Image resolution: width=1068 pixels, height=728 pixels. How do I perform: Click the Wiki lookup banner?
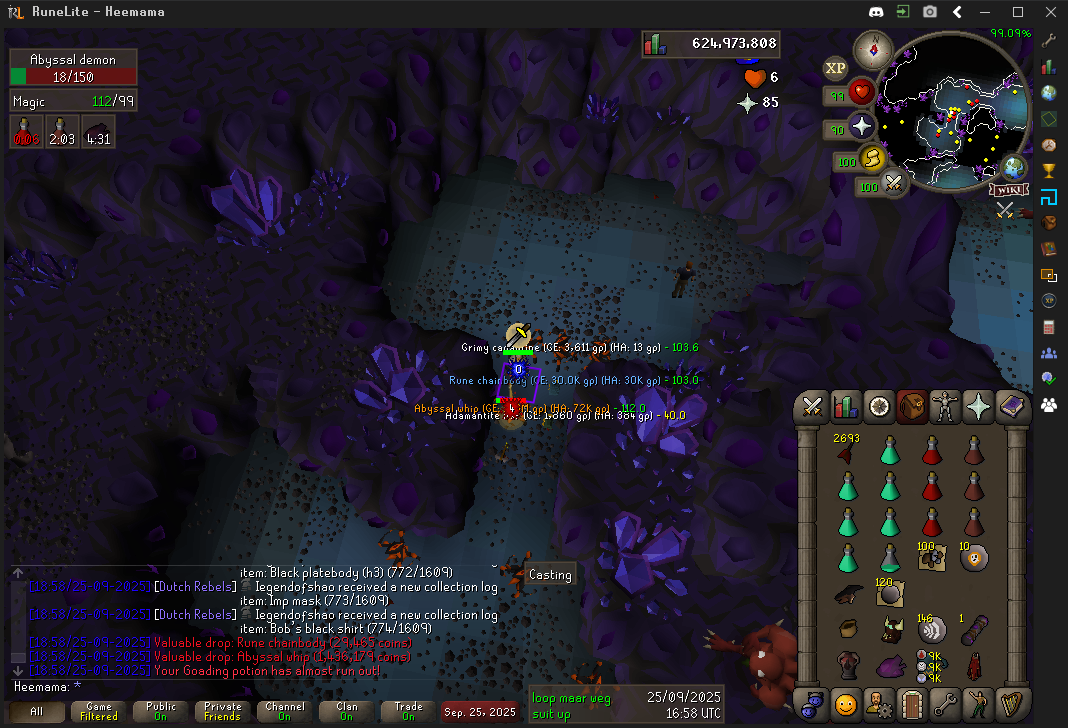(1008, 190)
